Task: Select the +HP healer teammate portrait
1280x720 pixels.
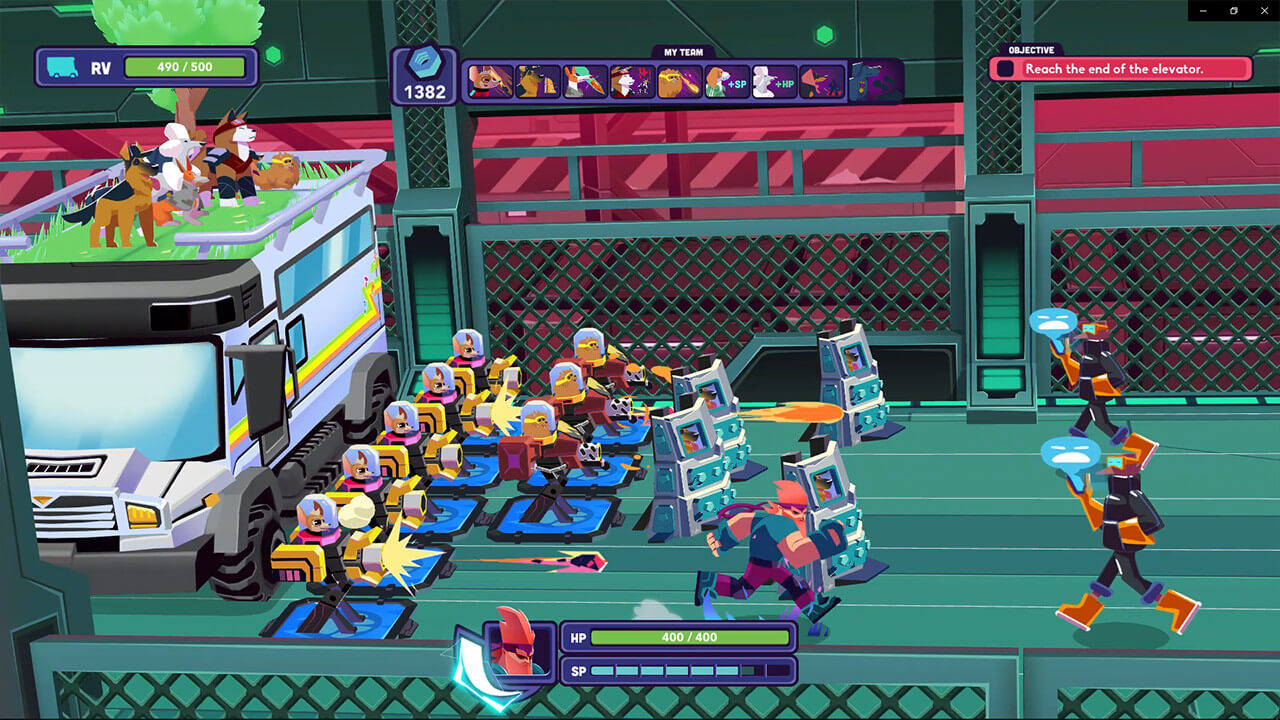Action: pyautogui.click(x=779, y=80)
